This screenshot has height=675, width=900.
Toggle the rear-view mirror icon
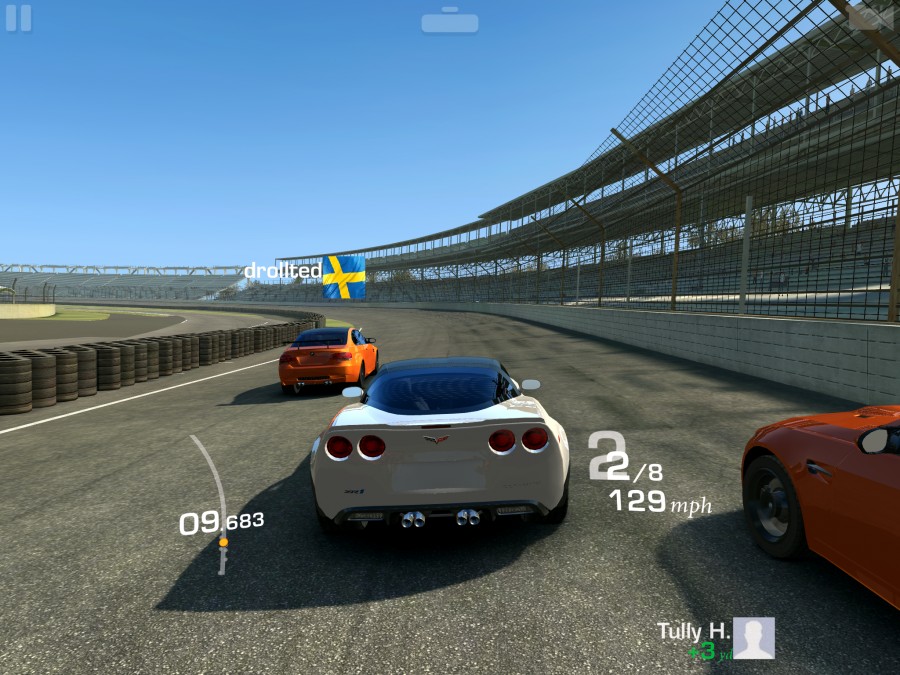pos(449,21)
